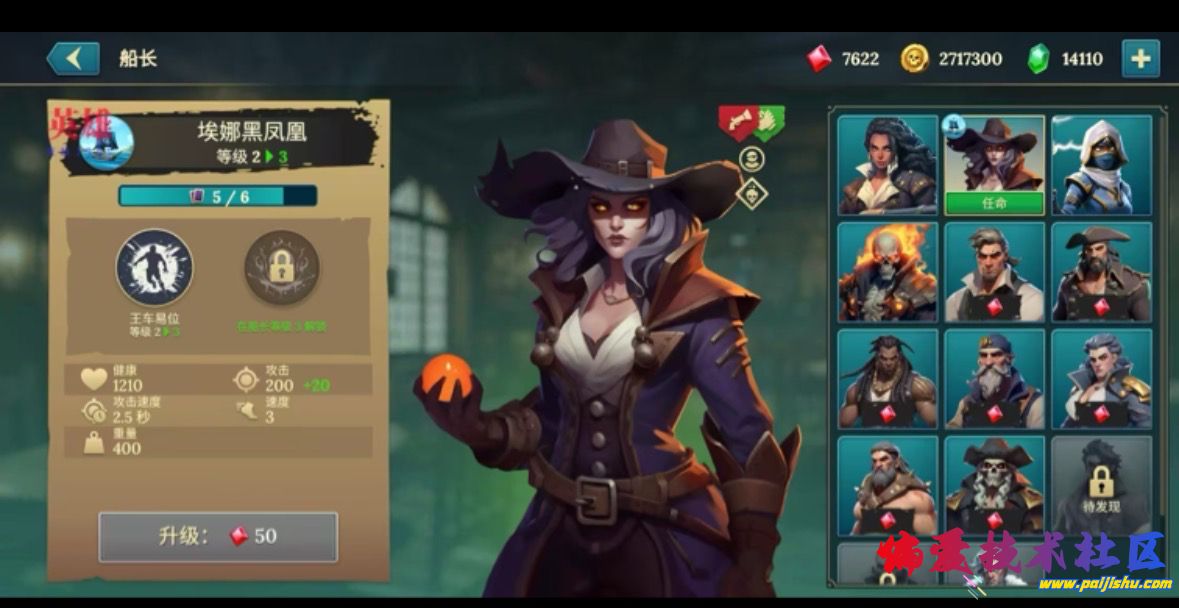Click the red bone faction badge
The width and height of the screenshot is (1179, 608).
point(738,122)
